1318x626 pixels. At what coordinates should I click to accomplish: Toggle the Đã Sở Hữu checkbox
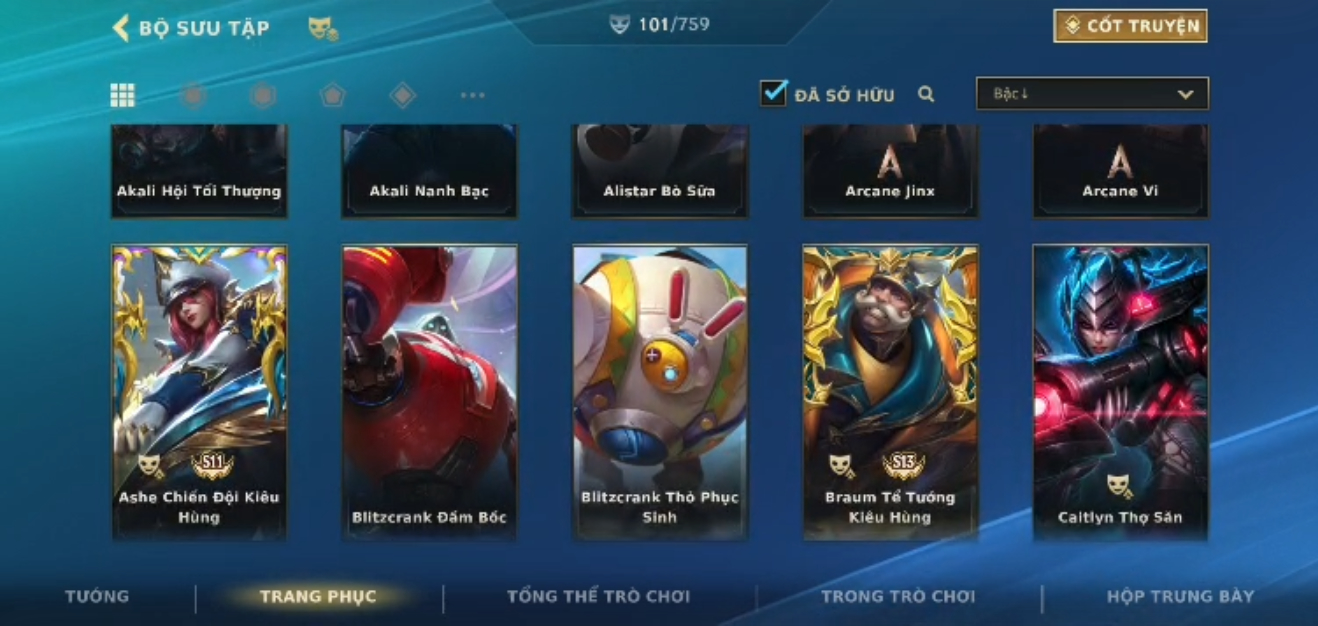773,94
